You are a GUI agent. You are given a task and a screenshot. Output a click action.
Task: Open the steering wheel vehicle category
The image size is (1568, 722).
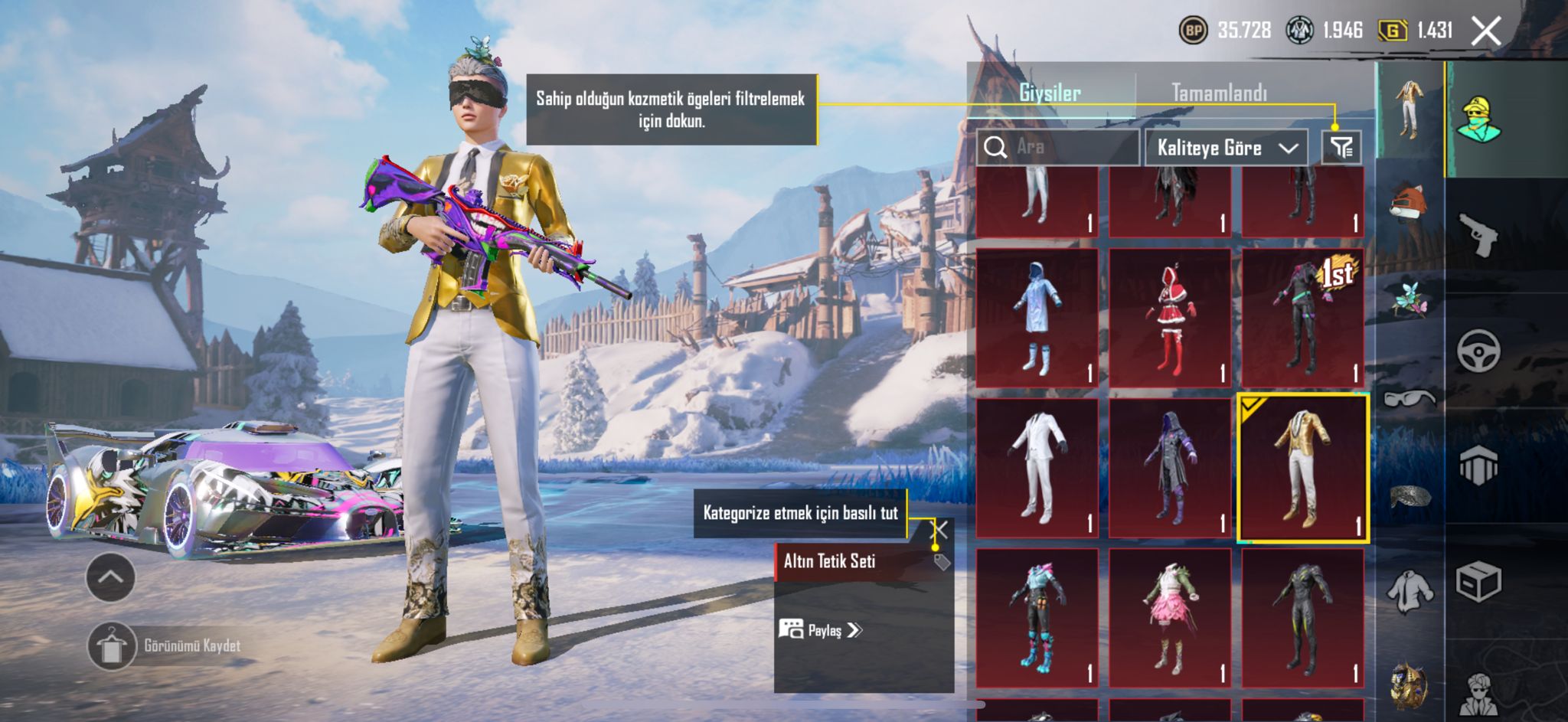pos(1478,351)
